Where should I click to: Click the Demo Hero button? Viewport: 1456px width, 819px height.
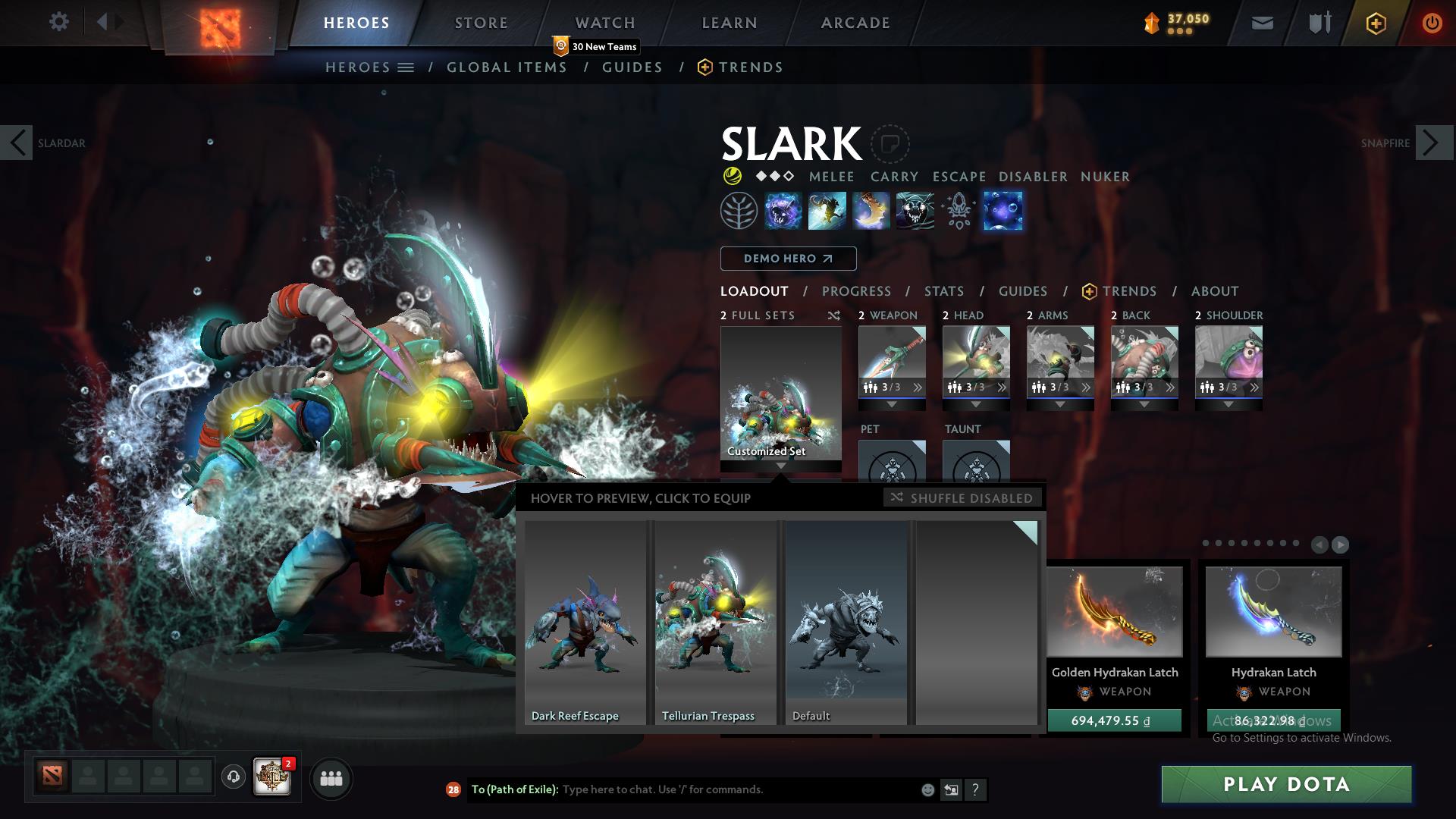pyautogui.click(x=788, y=259)
